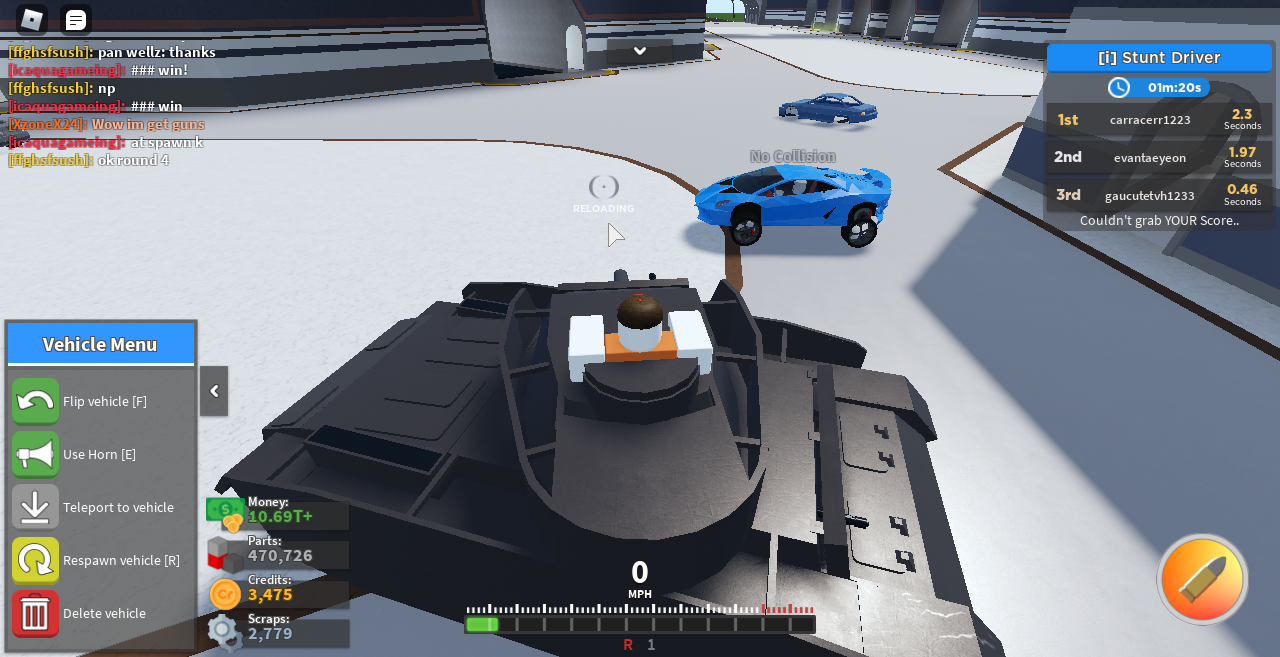Respawn the current vehicle

tap(36, 560)
